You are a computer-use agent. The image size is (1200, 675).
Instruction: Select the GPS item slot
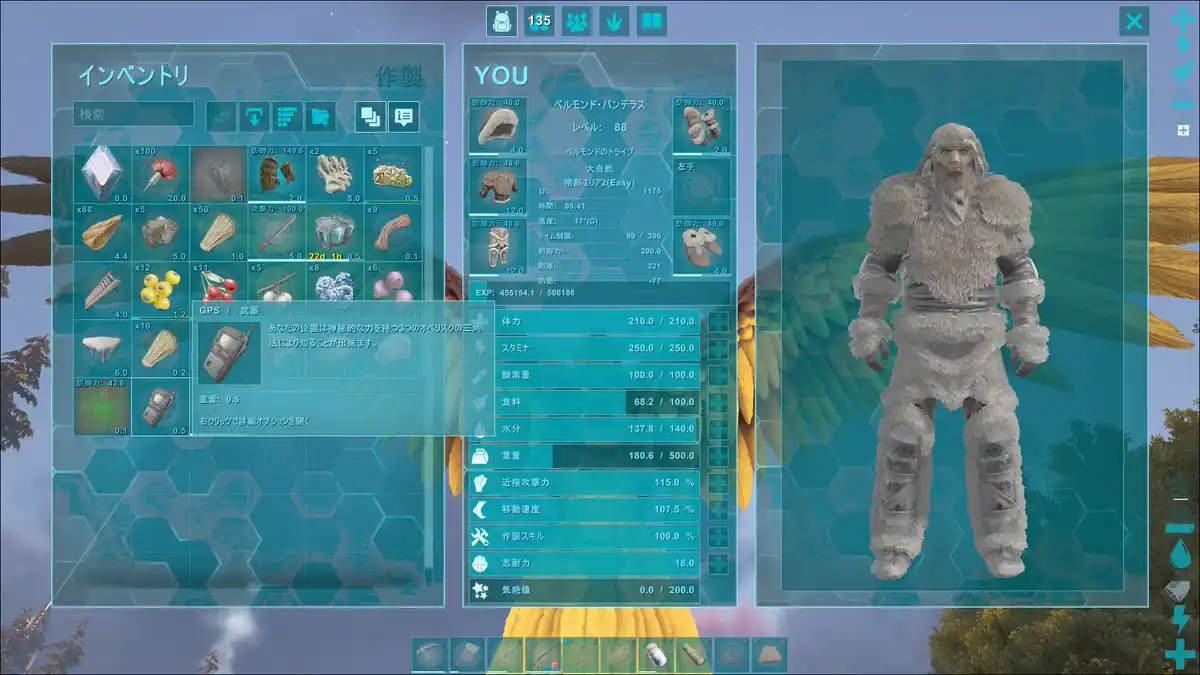pos(160,407)
